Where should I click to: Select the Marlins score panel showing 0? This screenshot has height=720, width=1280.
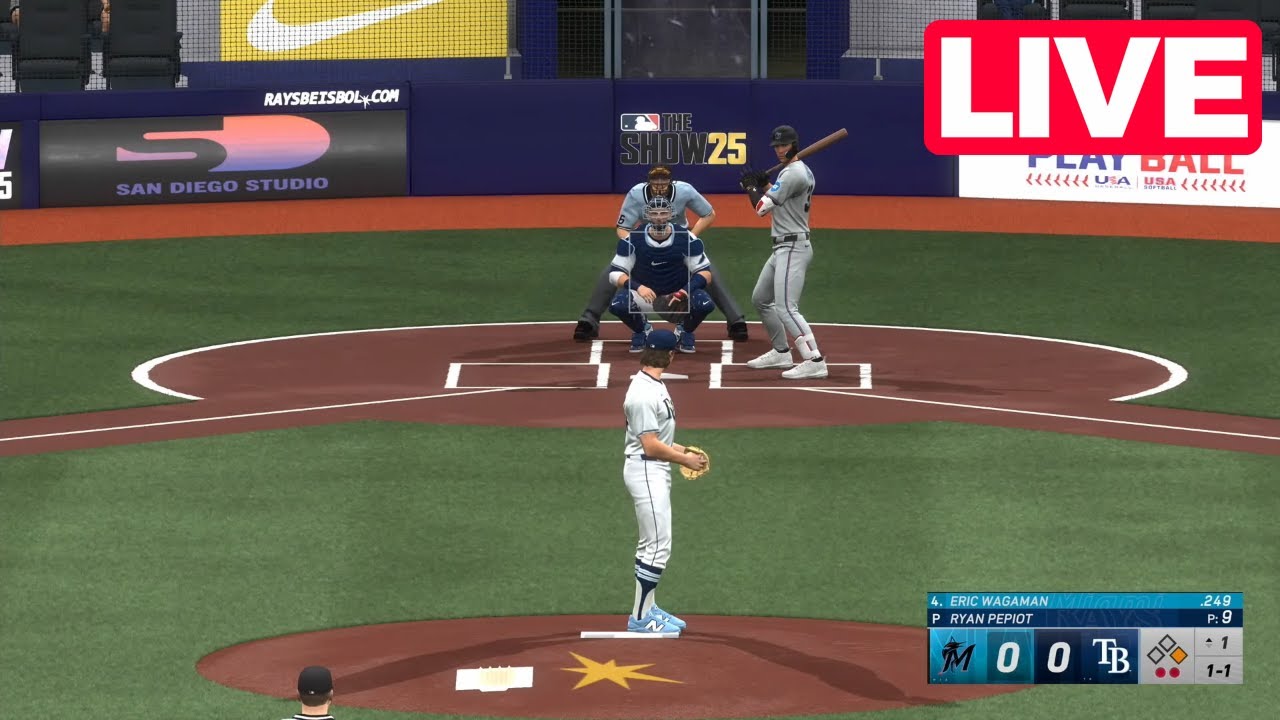click(1010, 657)
